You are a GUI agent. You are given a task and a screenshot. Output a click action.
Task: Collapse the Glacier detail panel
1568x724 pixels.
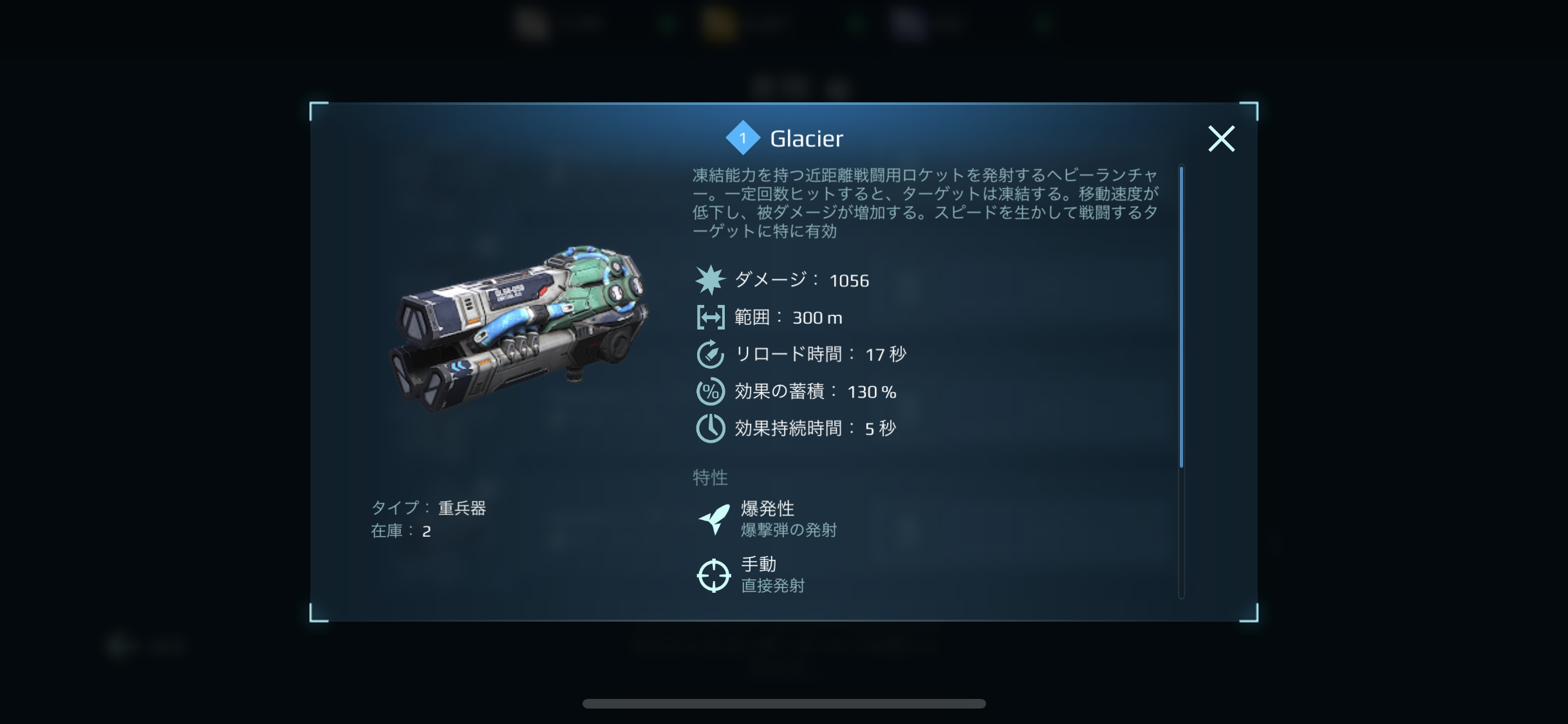click(x=1221, y=138)
